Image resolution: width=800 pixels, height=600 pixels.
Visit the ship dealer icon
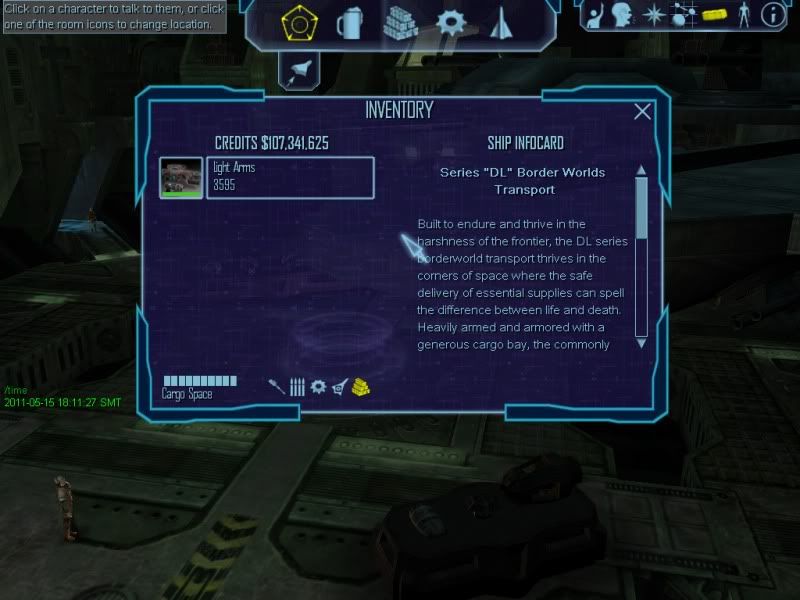pyautogui.click(x=501, y=22)
